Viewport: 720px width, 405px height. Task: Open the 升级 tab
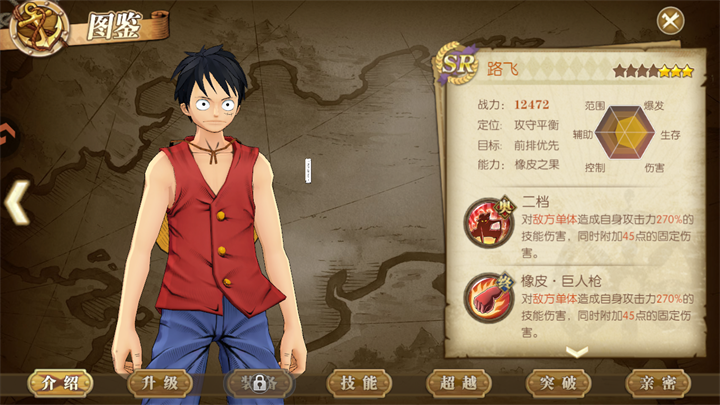click(159, 383)
